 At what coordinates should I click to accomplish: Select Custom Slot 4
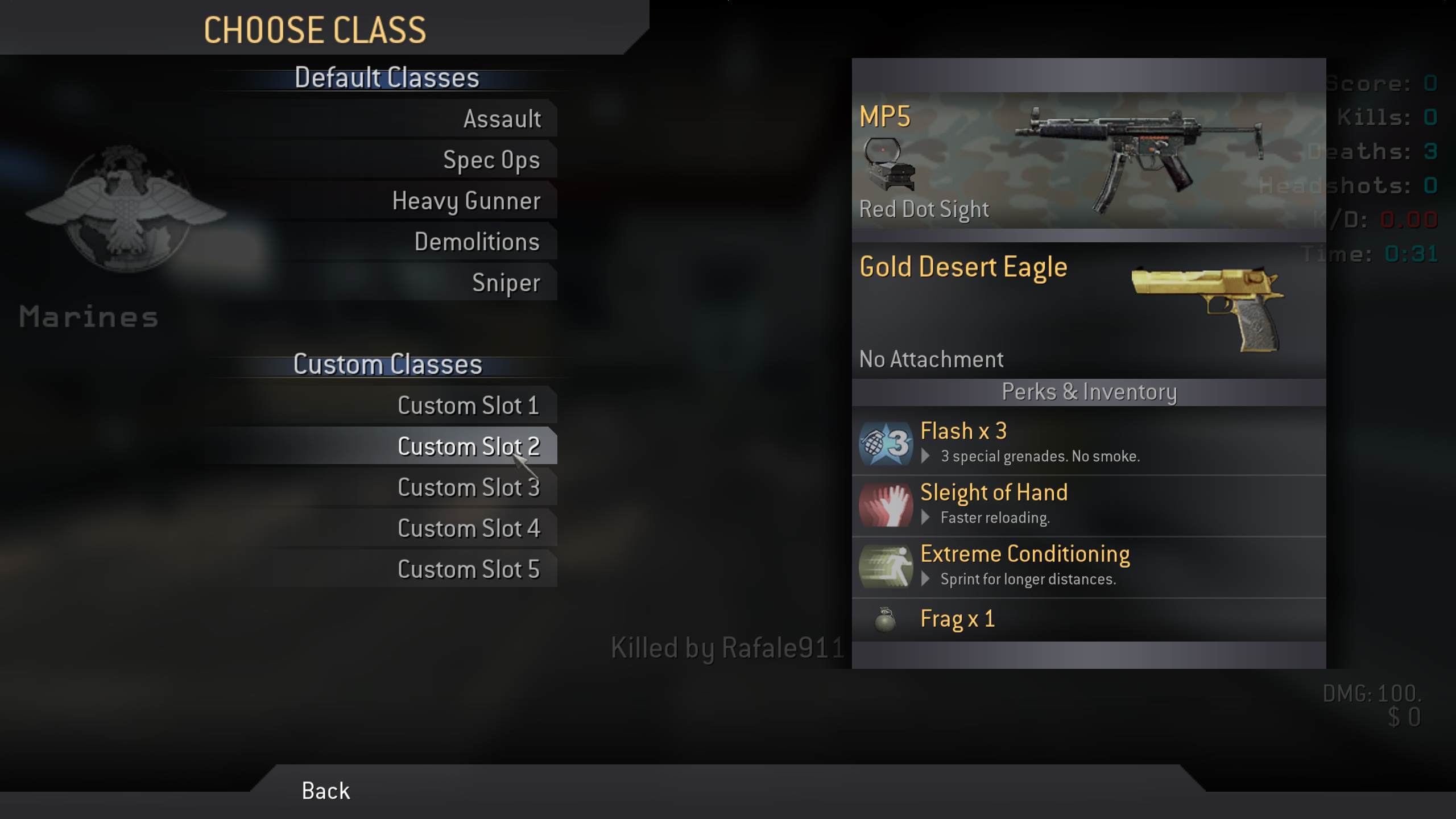pos(468,528)
